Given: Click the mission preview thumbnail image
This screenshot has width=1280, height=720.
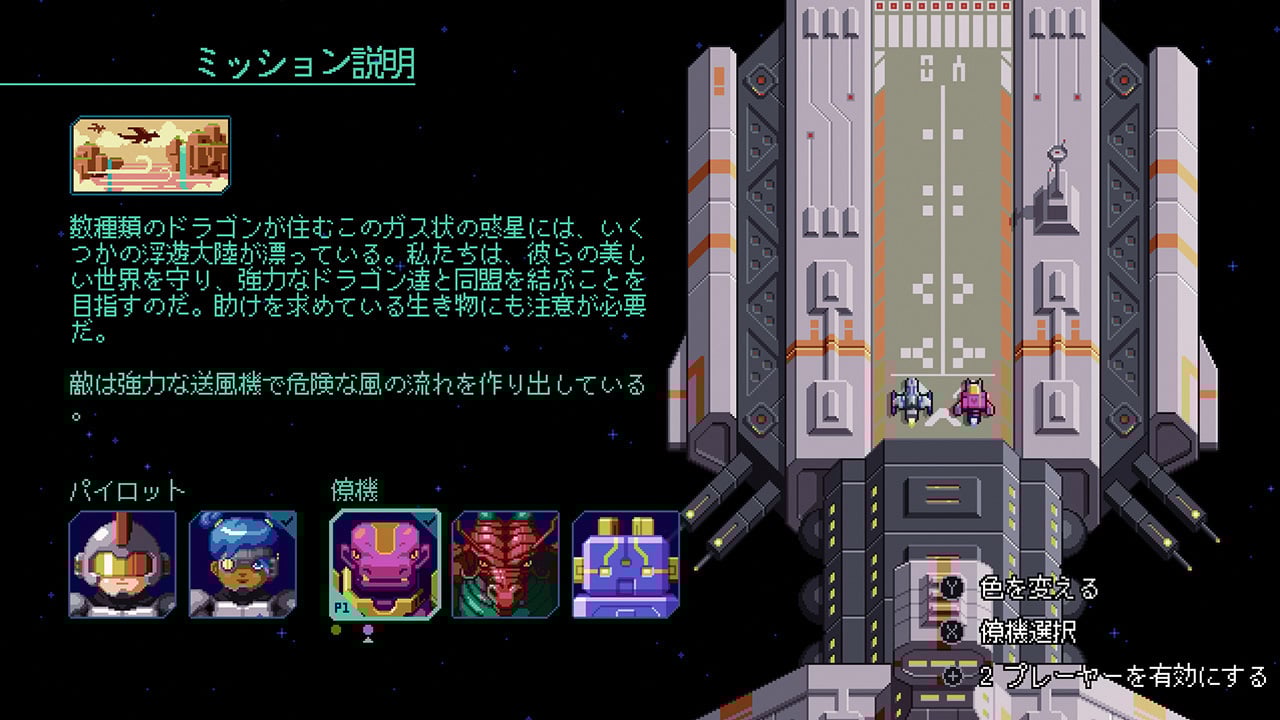Looking at the screenshot, I should click(150, 156).
